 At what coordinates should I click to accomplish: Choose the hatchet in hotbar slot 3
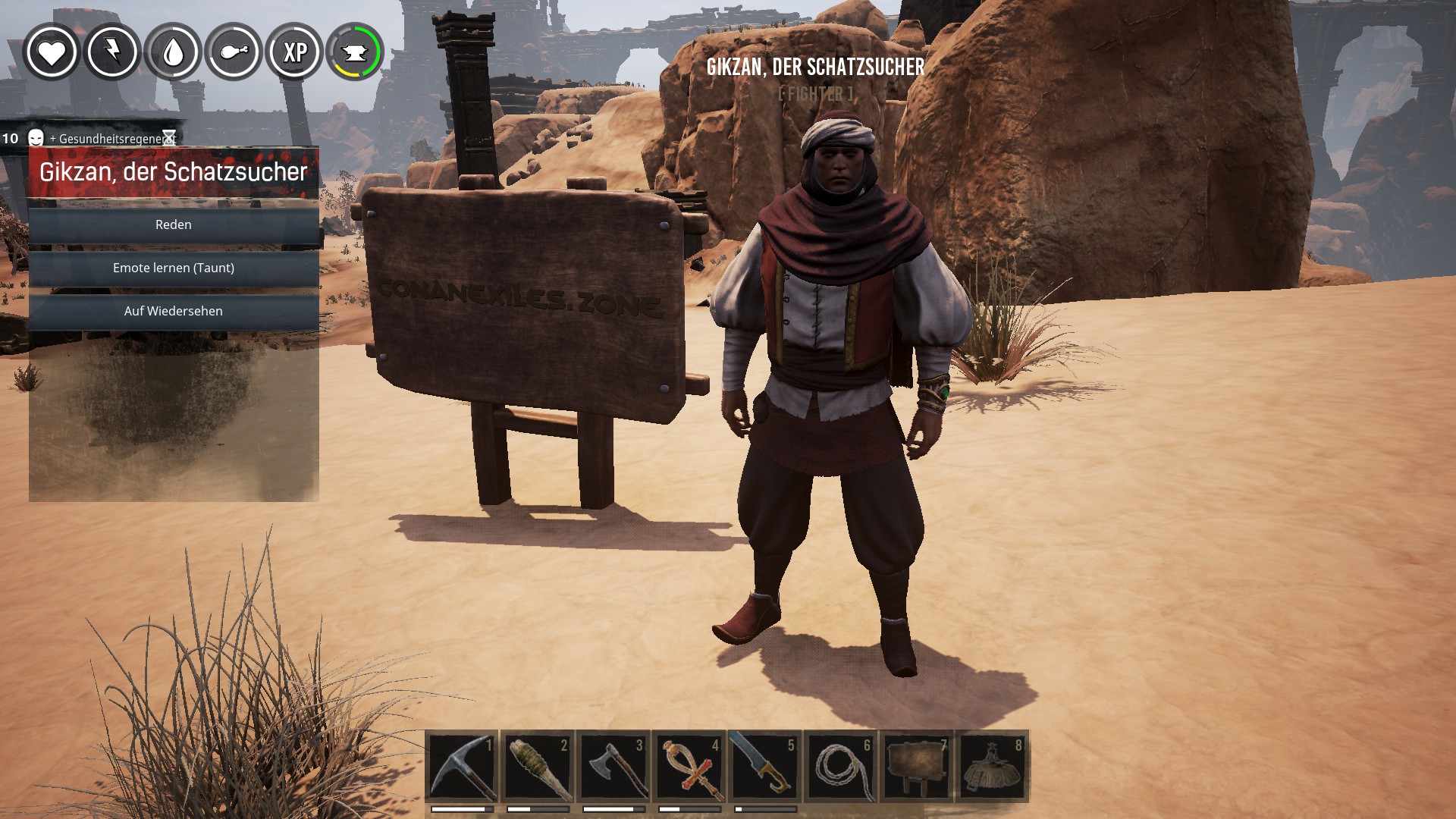pyautogui.click(x=613, y=767)
